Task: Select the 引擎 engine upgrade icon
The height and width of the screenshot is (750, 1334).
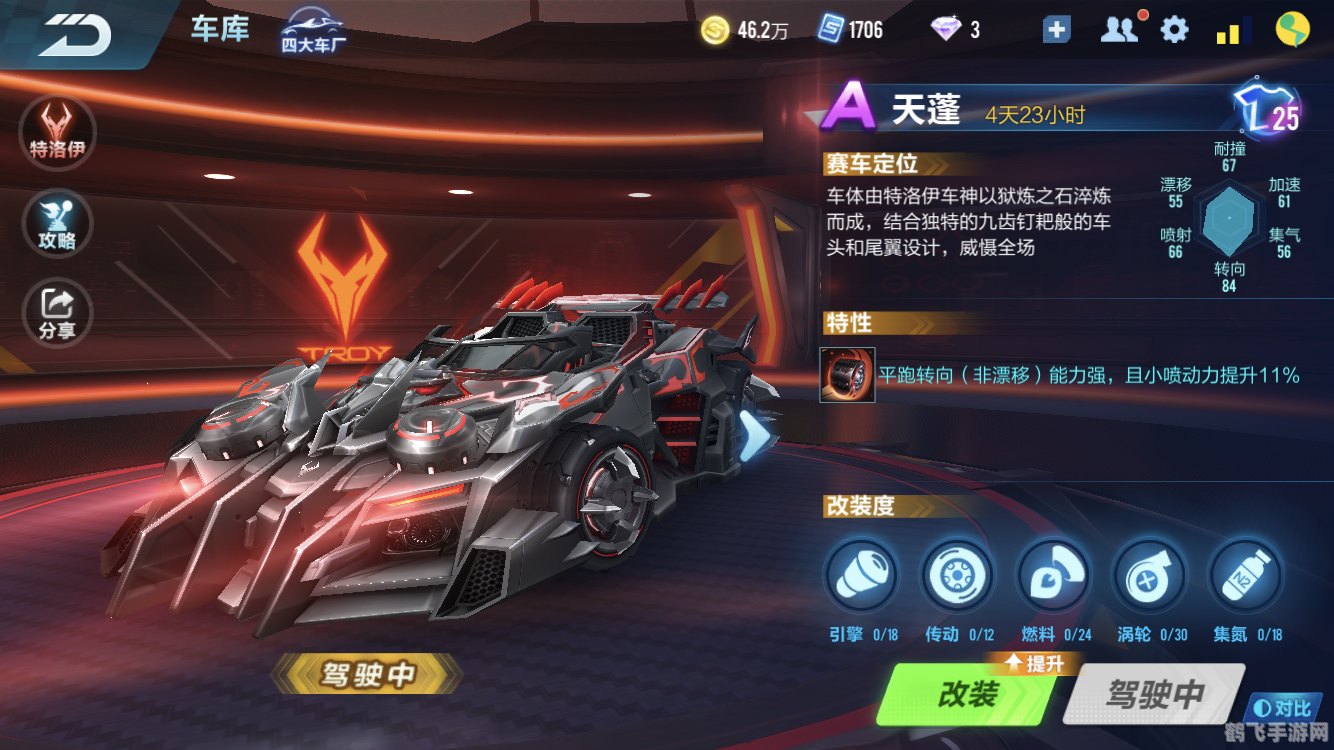Action: [x=863, y=578]
